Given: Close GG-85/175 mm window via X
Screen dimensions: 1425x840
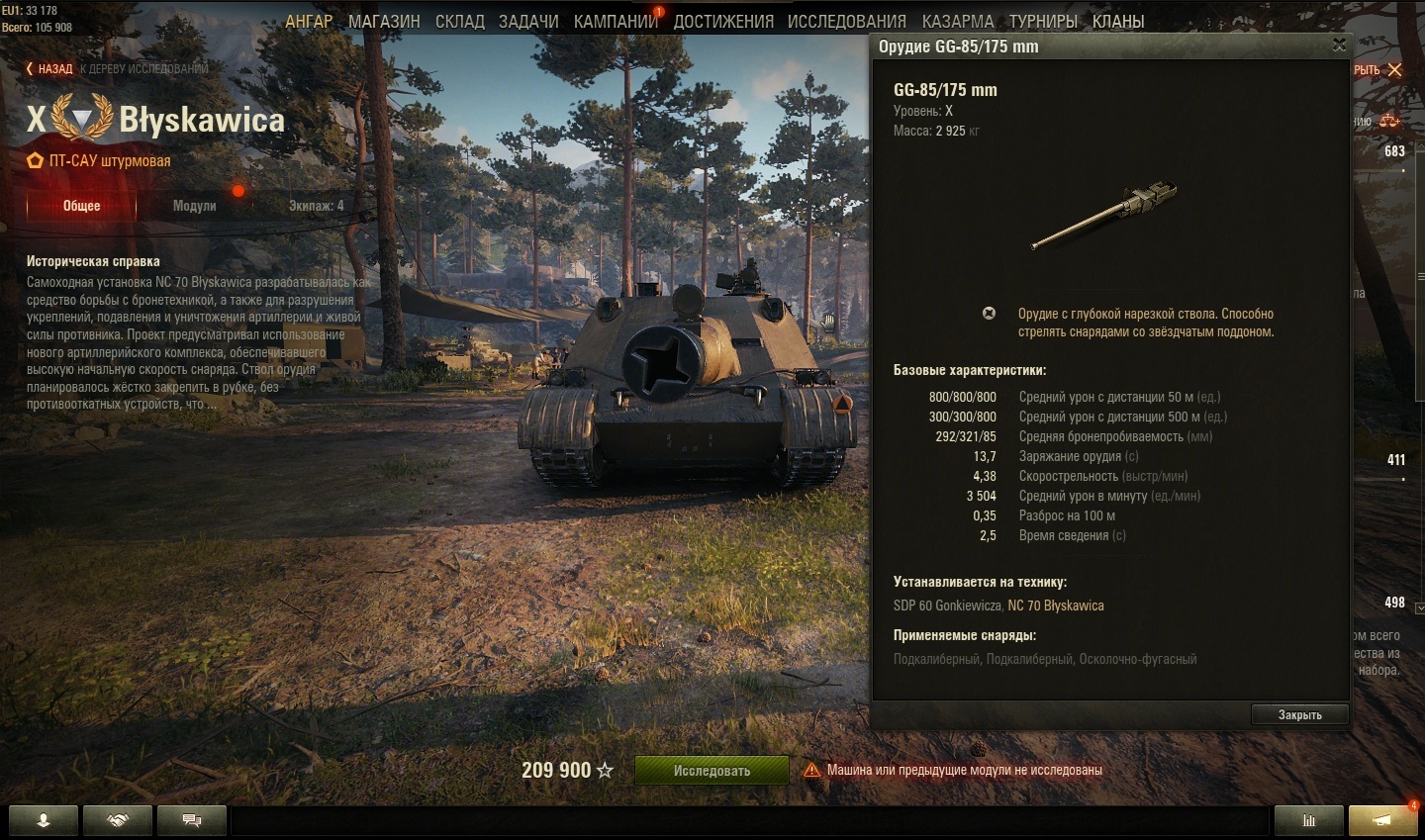Looking at the screenshot, I should pos(1339,46).
